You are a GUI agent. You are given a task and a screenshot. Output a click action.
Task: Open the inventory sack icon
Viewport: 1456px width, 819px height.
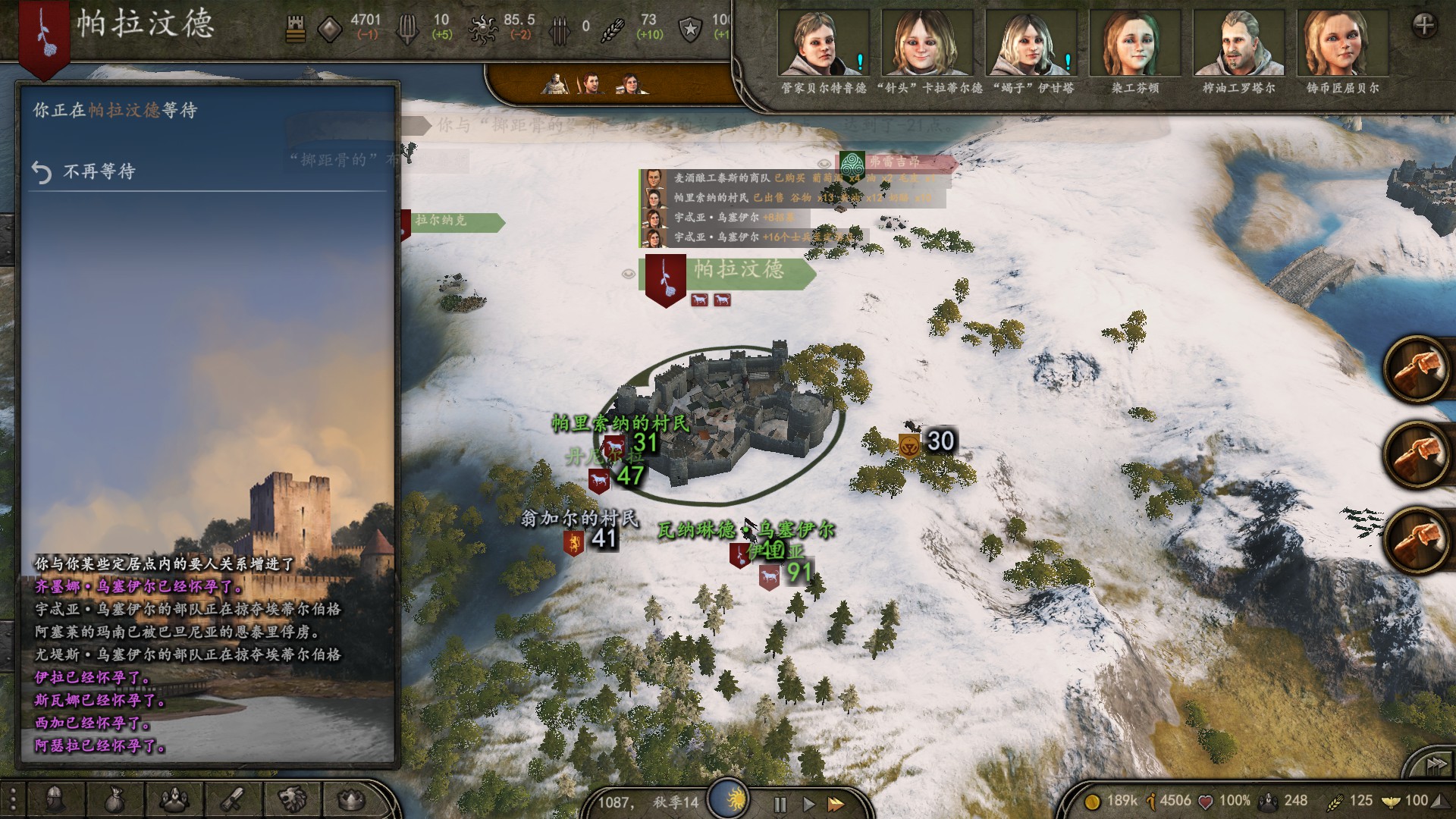(115, 799)
